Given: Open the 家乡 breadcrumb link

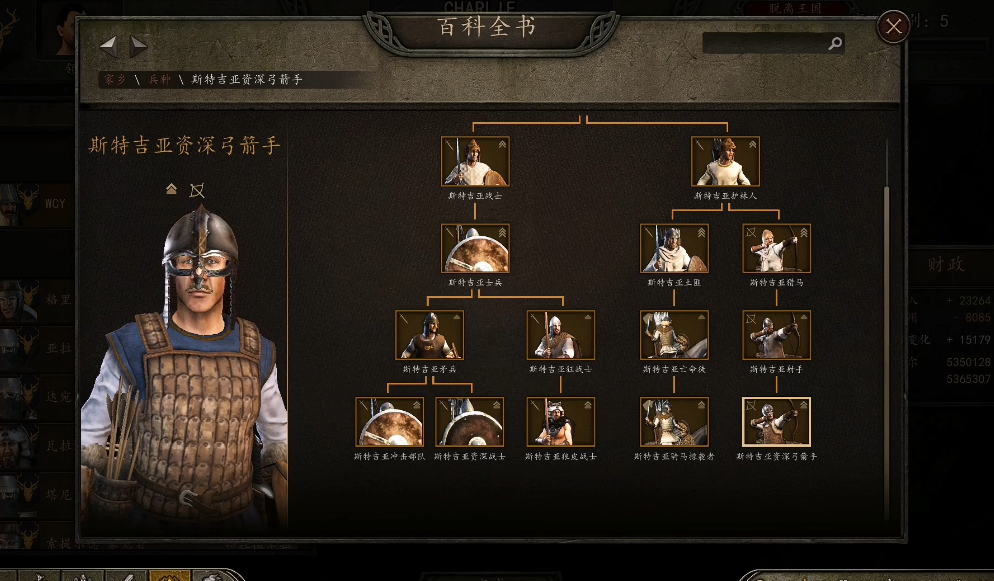Looking at the screenshot, I should click(x=112, y=79).
